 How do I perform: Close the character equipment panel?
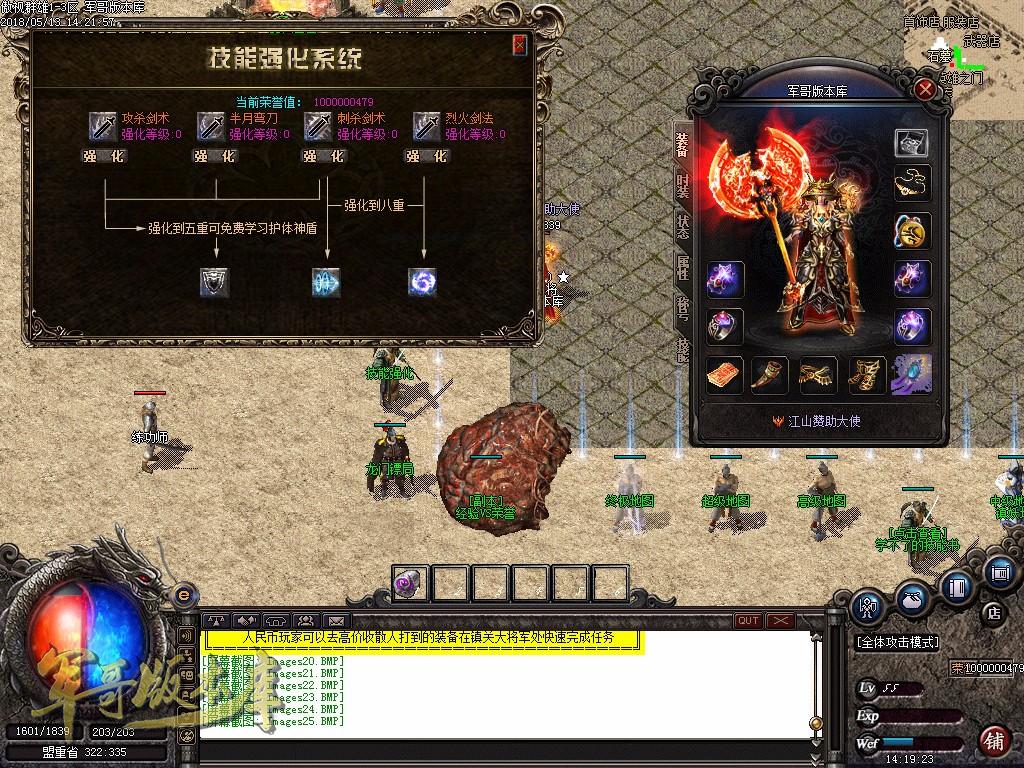pyautogui.click(x=926, y=89)
